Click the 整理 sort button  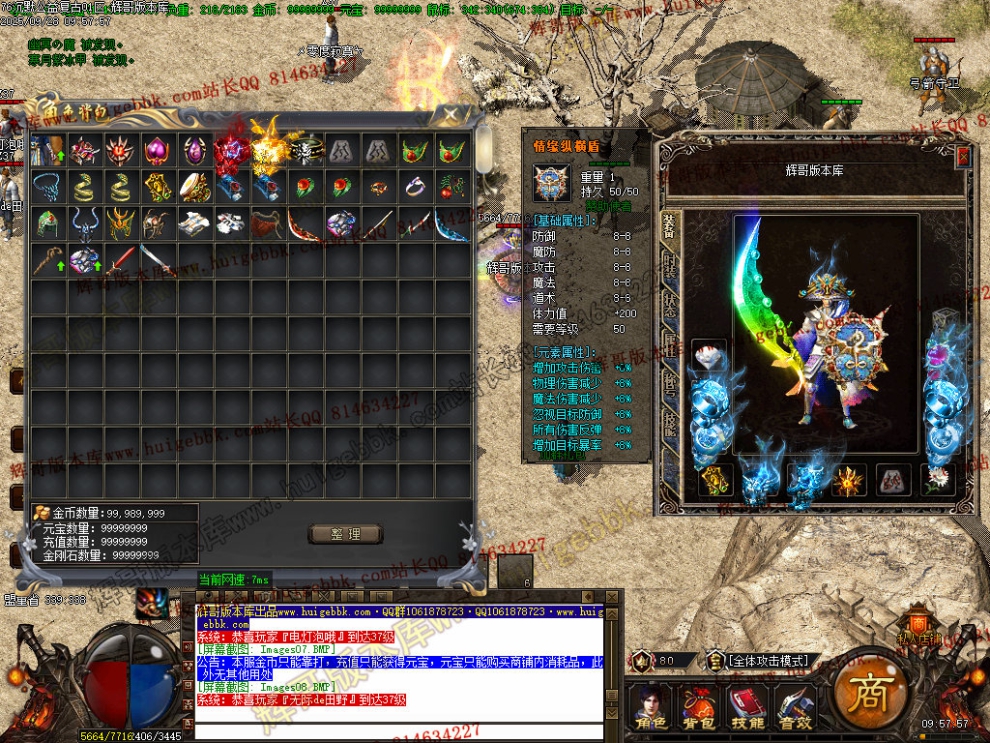point(345,534)
